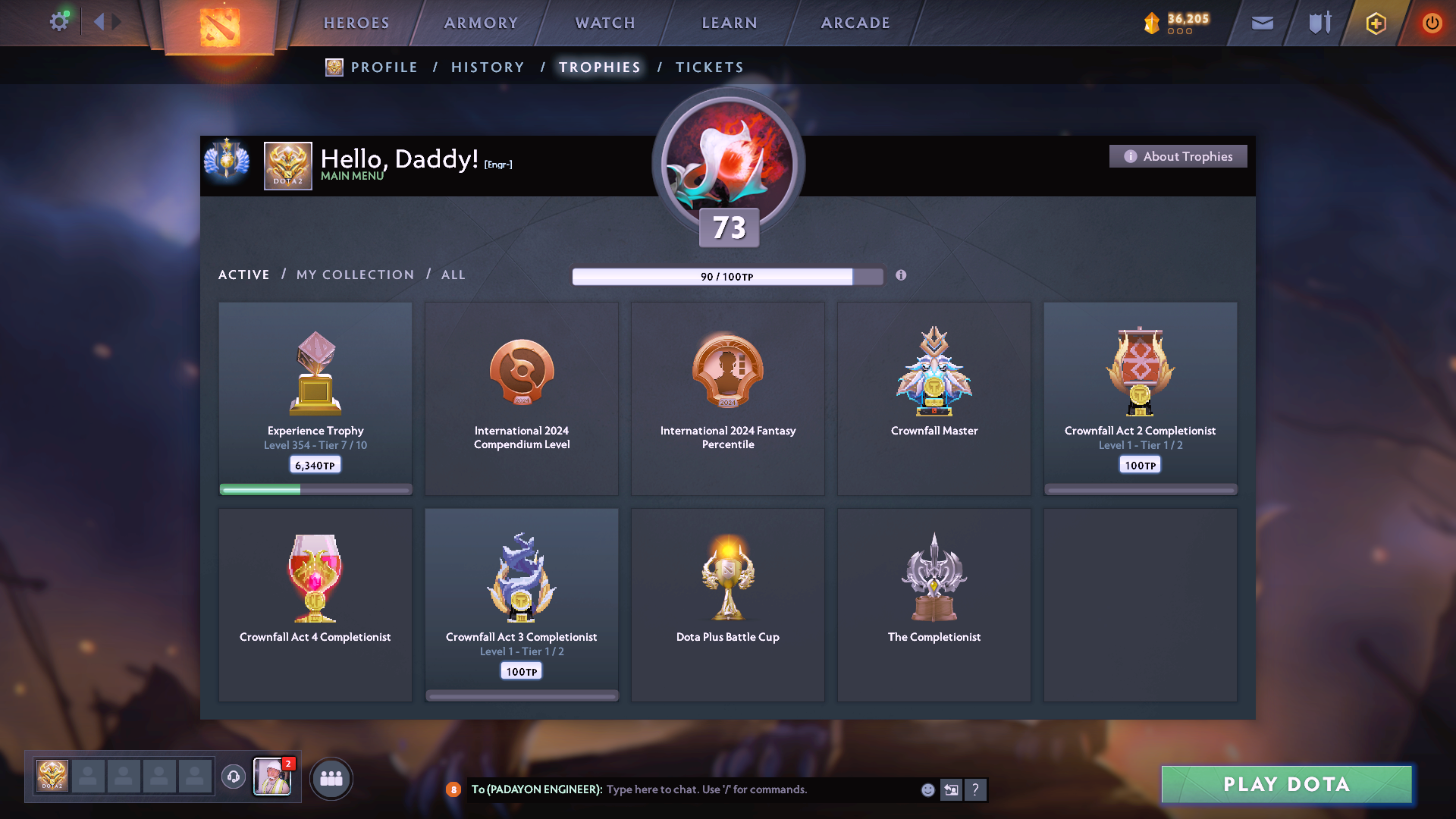Open the Armory section

[481, 23]
